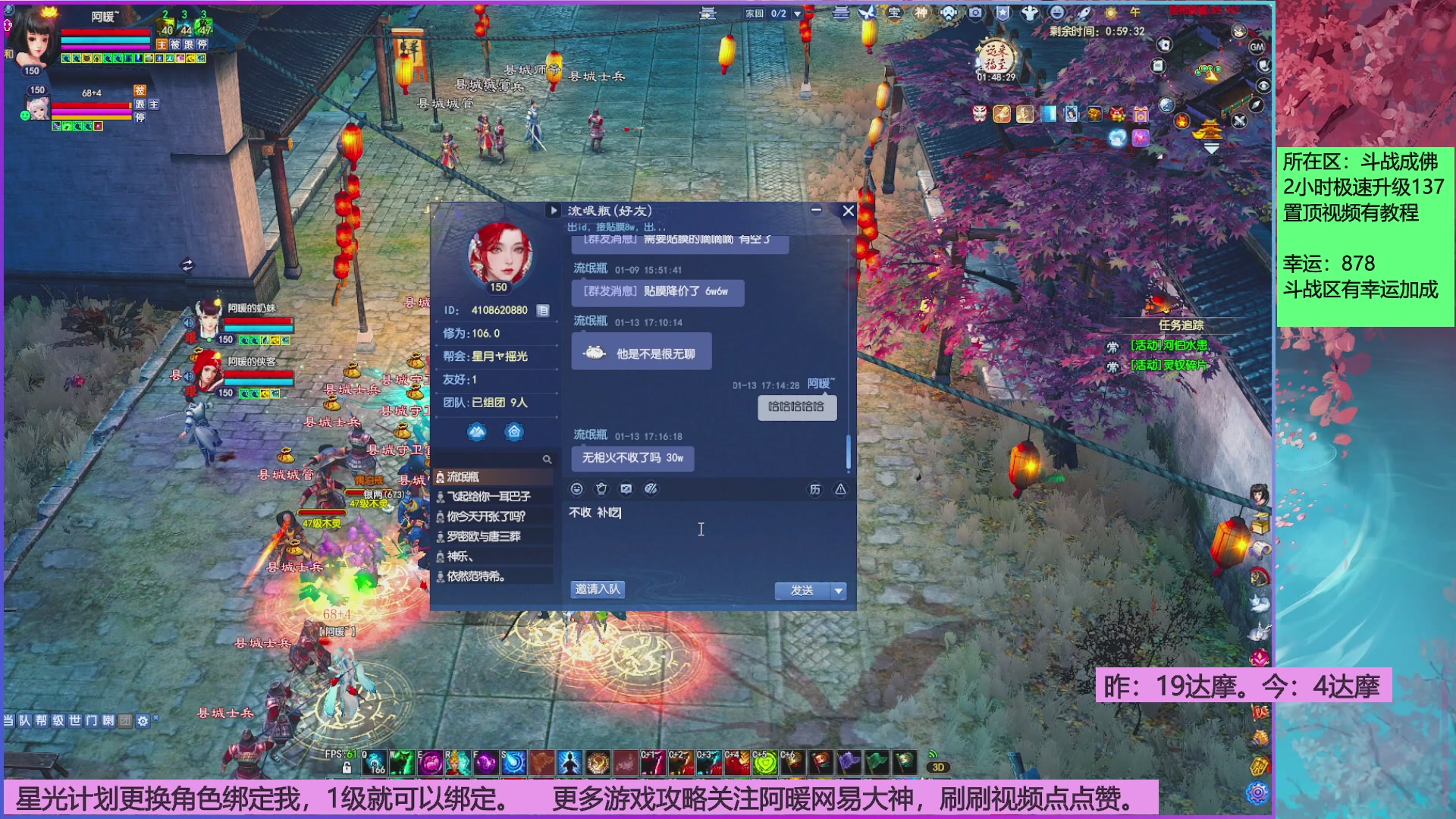Open the emoji picker in the chat window
Image resolution: width=1456 pixels, height=819 pixels.
[577, 489]
